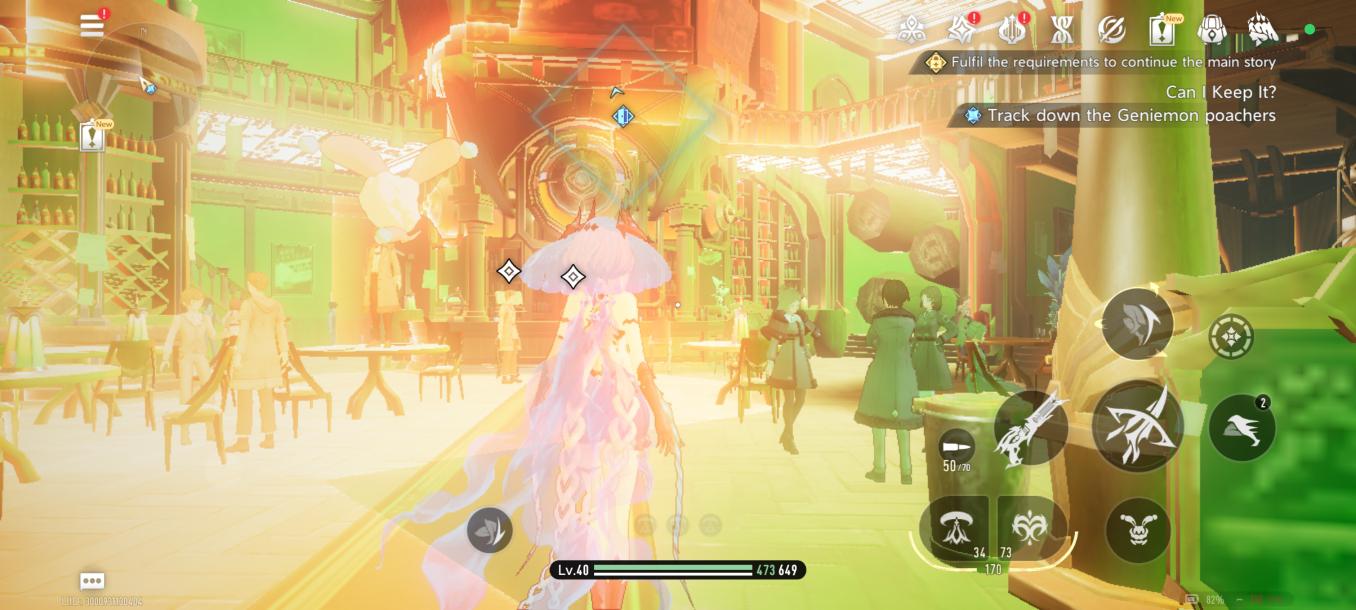This screenshot has width=1356, height=610.
Task: Activate the rabbit-eared Geniemon button
Action: [x=1138, y=529]
